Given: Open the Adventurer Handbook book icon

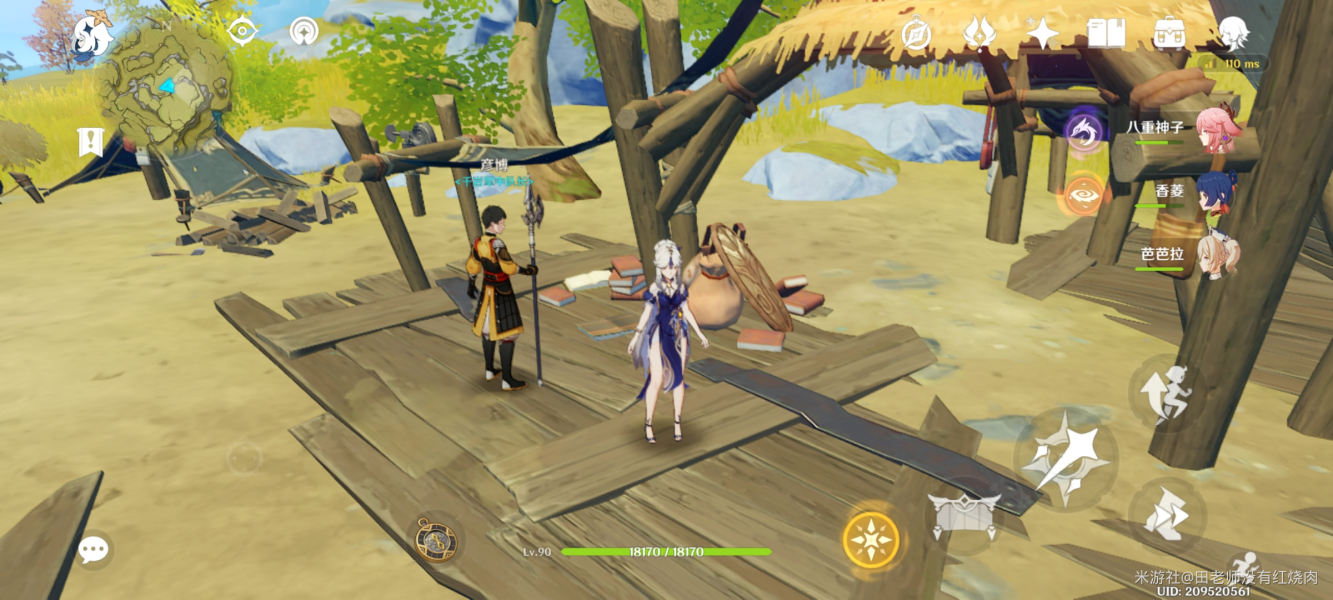Looking at the screenshot, I should pos(1106,34).
